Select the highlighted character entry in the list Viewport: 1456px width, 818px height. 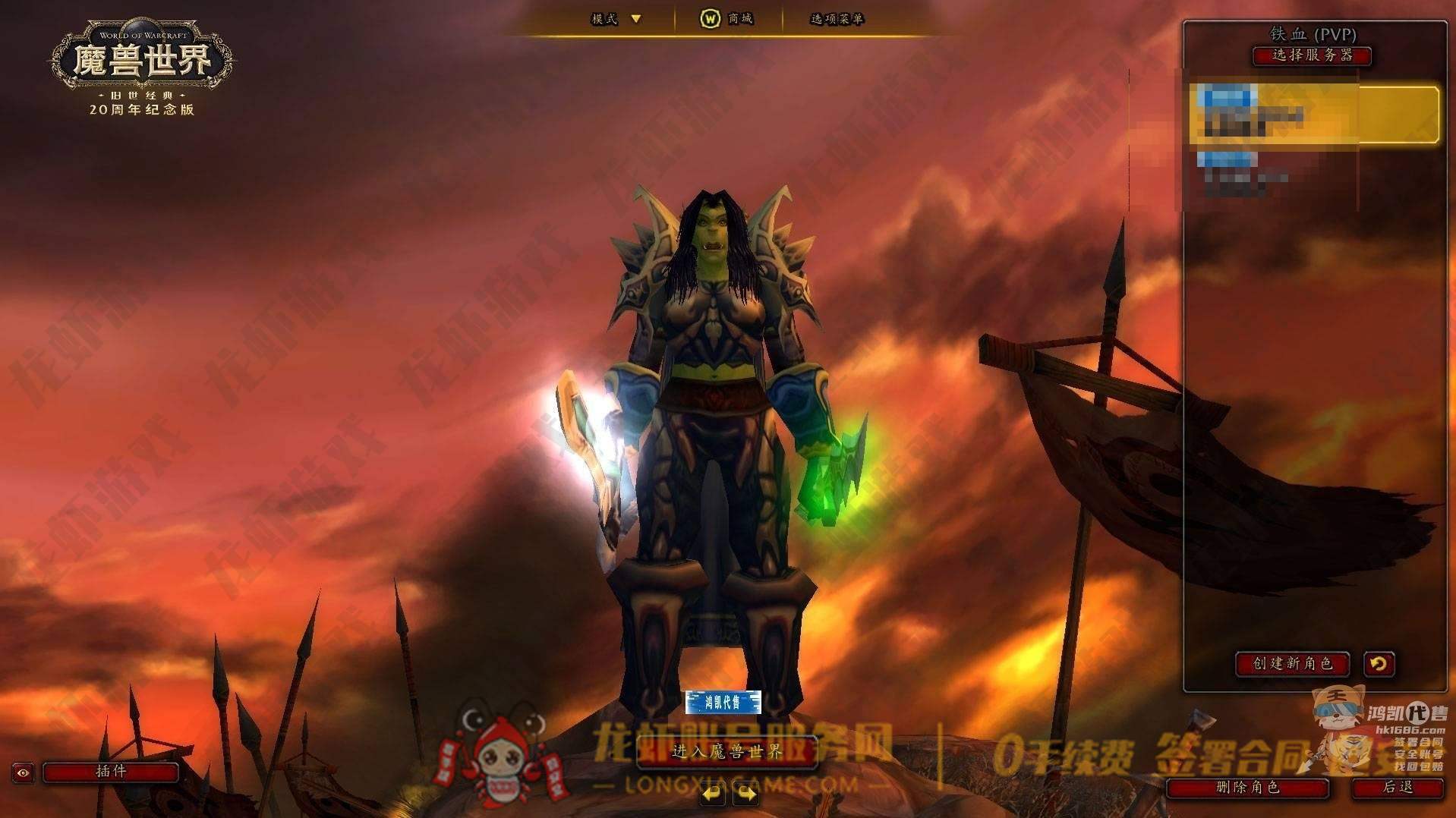(1313, 115)
